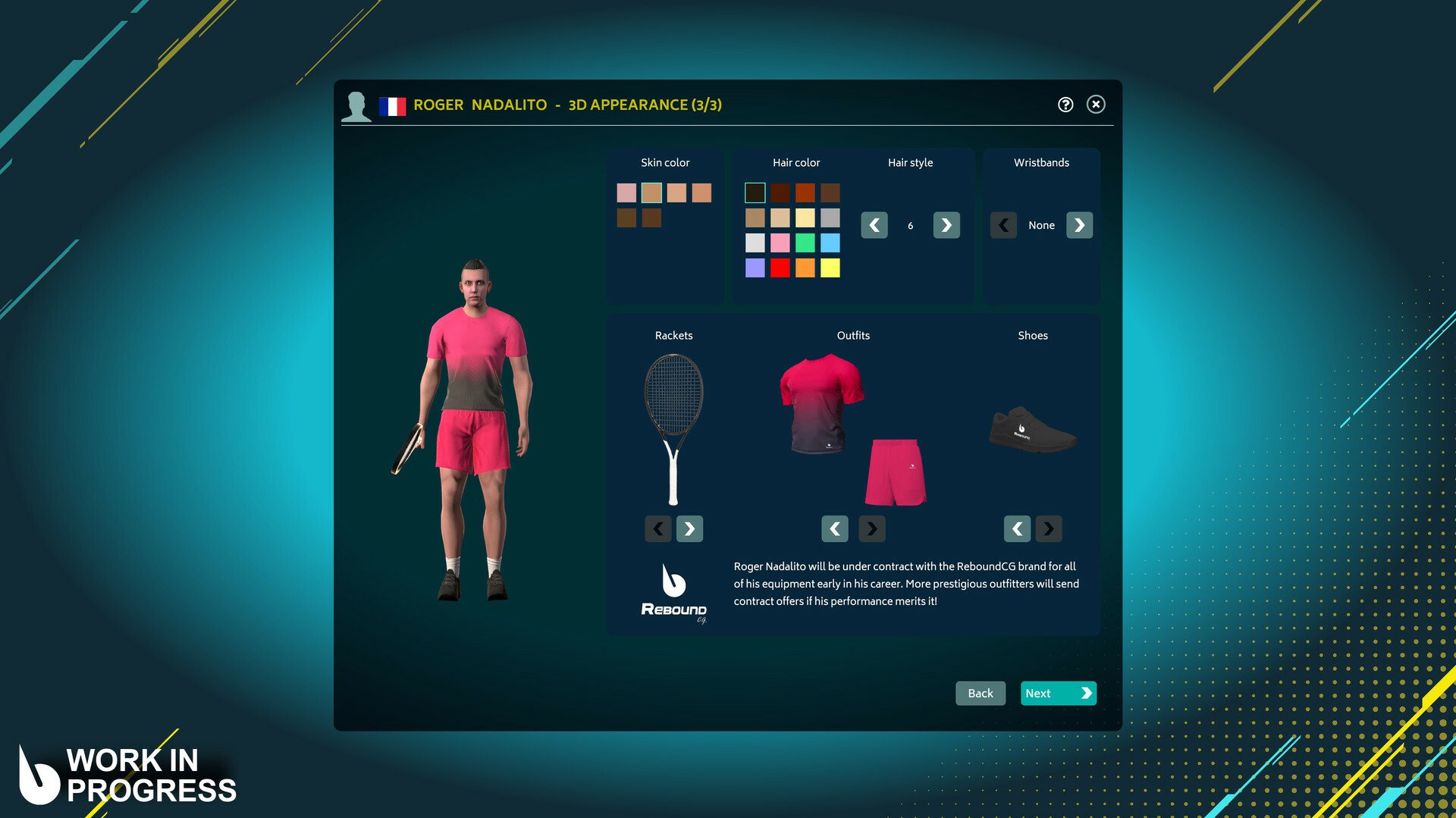Go to the Next step
Viewport: 1456px width, 818px height.
[1058, 693]
